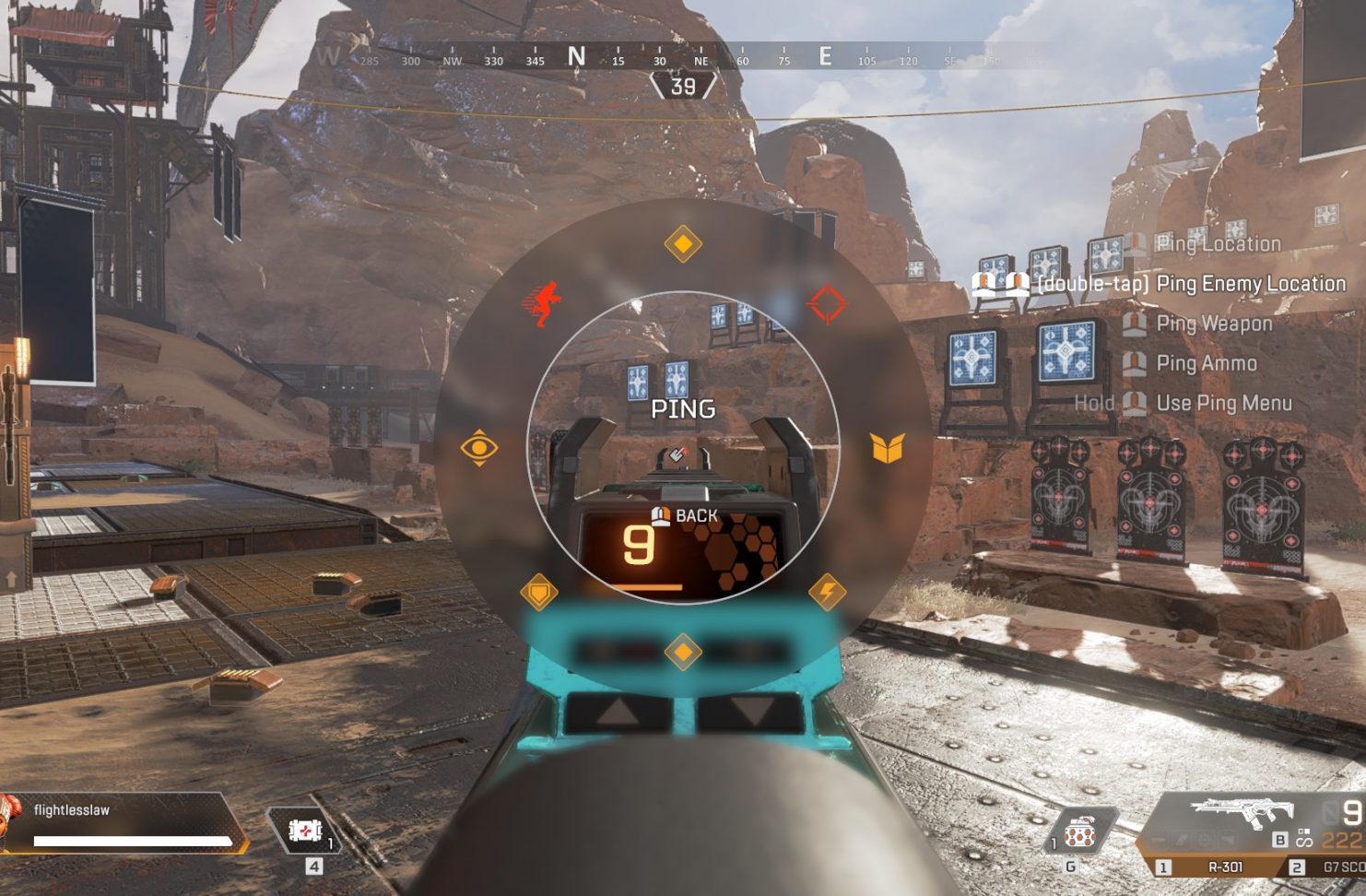Choose the red crosshair attack ping
The height and width of the screenshot is (896, 1366).
[x=826, y=304]
